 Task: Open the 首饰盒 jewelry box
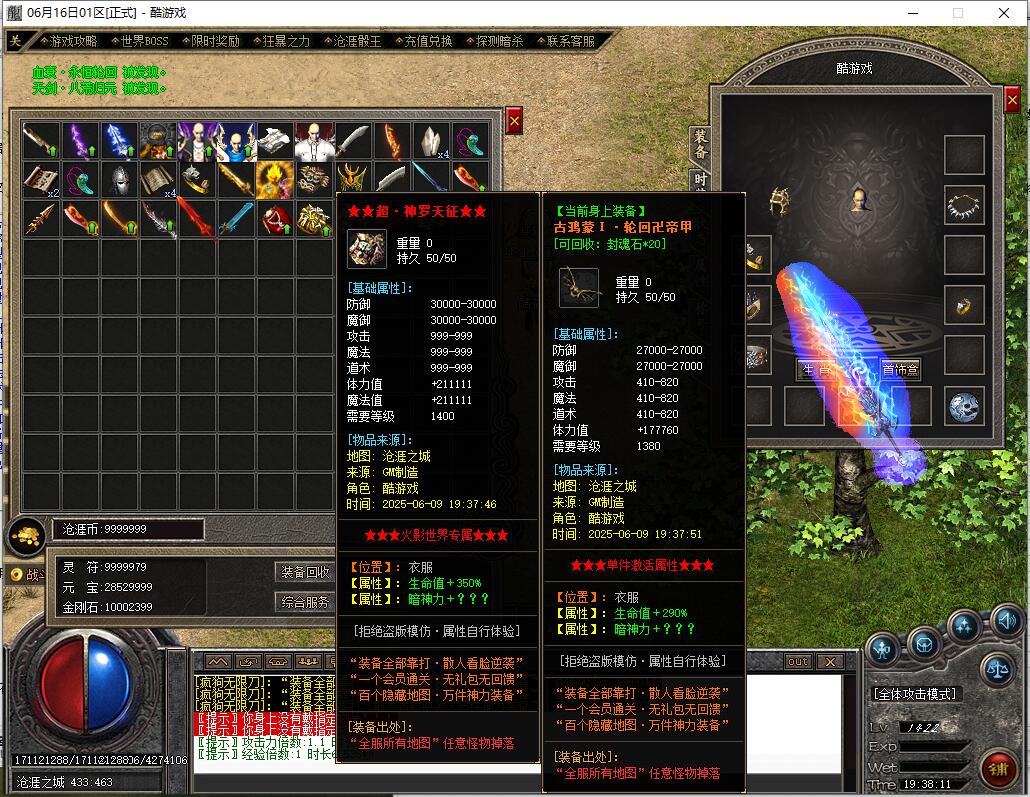click(x=900, y=369)
